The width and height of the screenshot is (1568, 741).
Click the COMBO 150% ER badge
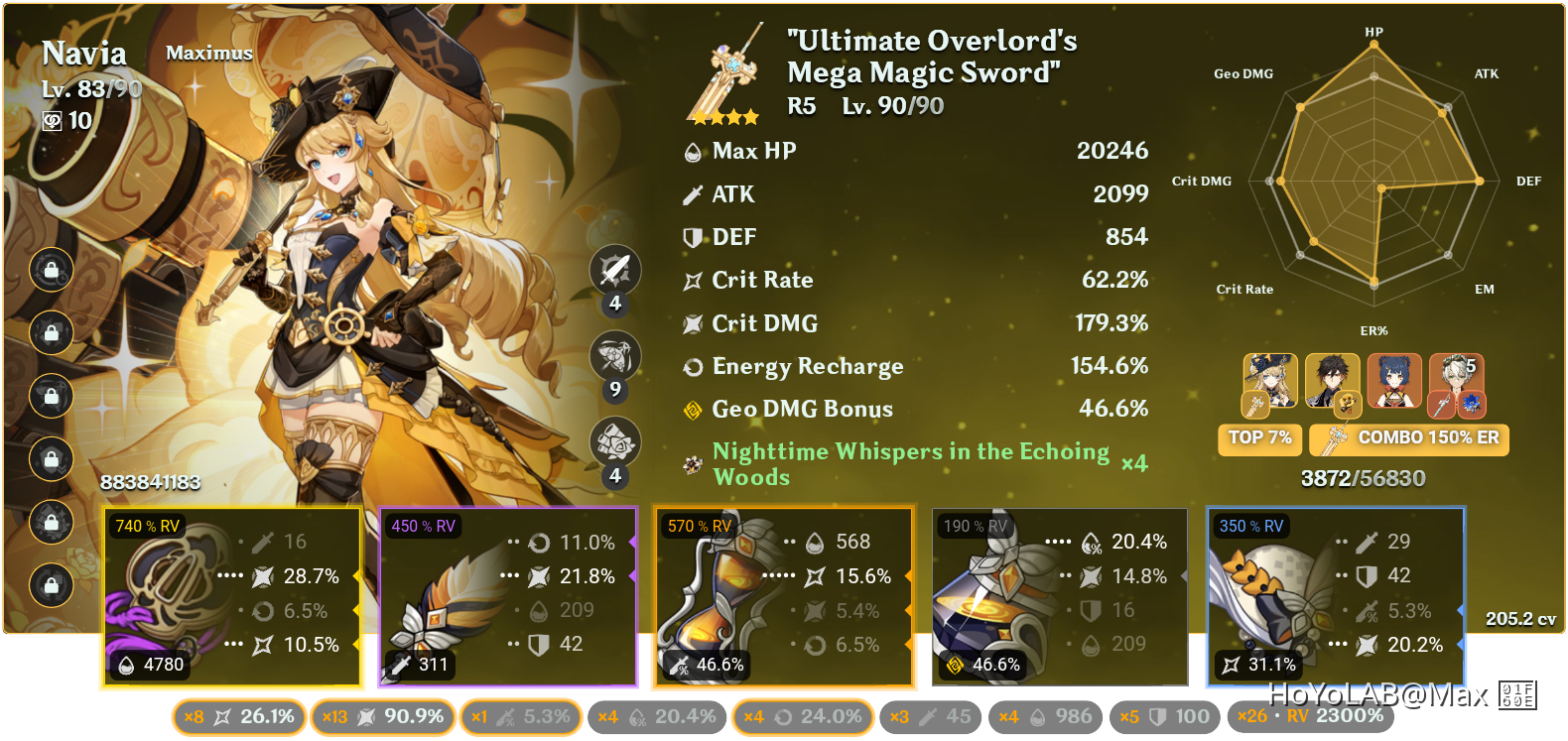point(1408,438)
